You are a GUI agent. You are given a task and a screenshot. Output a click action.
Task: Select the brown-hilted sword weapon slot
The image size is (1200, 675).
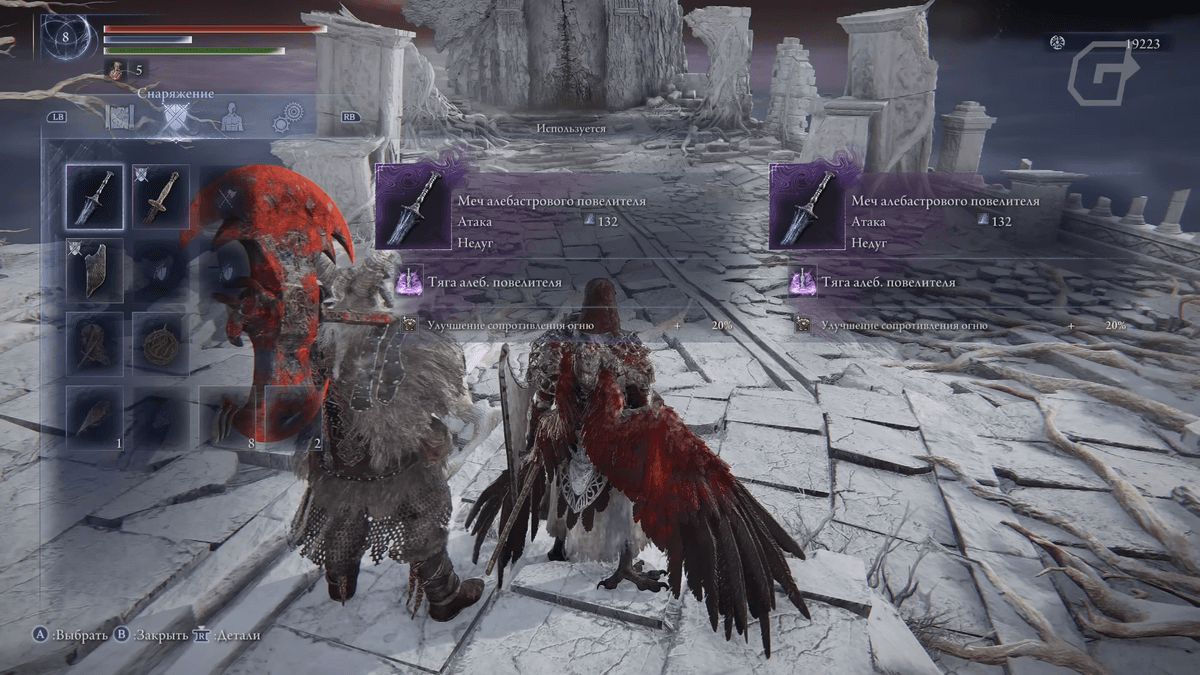160,197
